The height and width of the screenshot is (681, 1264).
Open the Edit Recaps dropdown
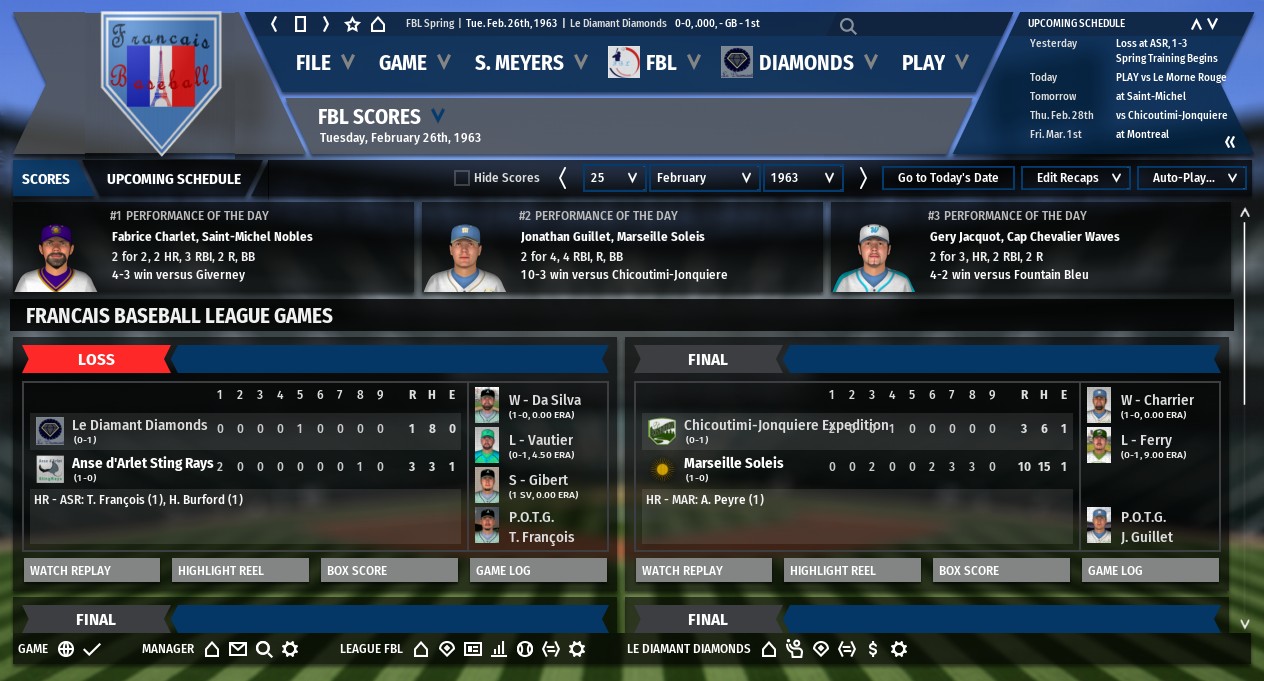1076,178
